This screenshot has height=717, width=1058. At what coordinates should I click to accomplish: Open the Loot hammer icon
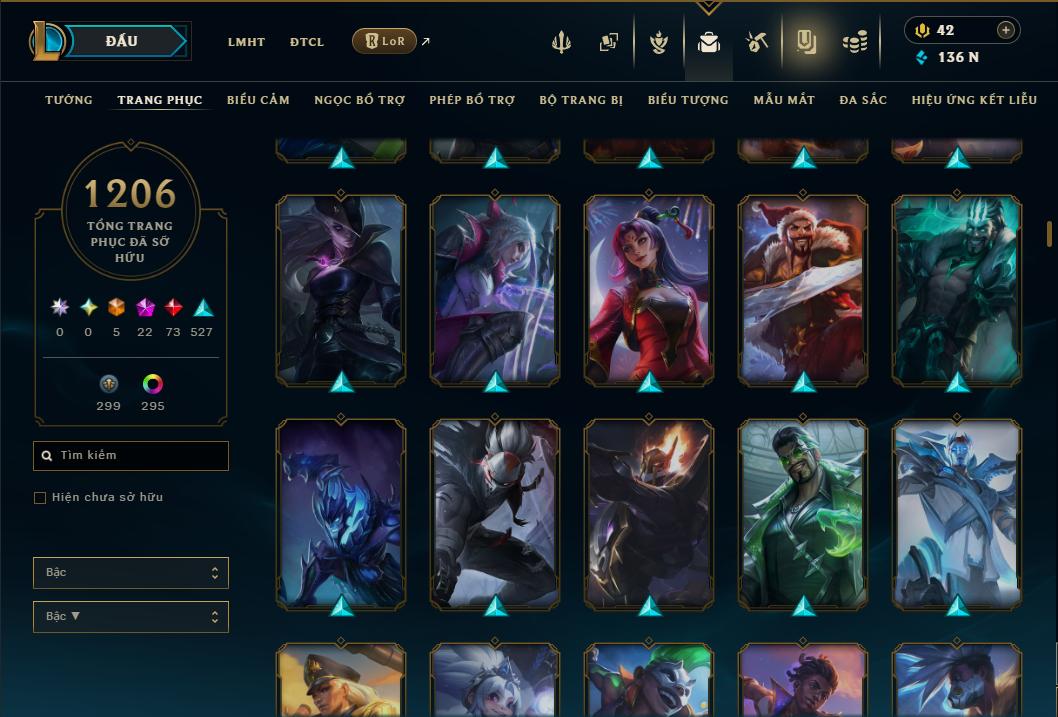(x=756, y=42)
